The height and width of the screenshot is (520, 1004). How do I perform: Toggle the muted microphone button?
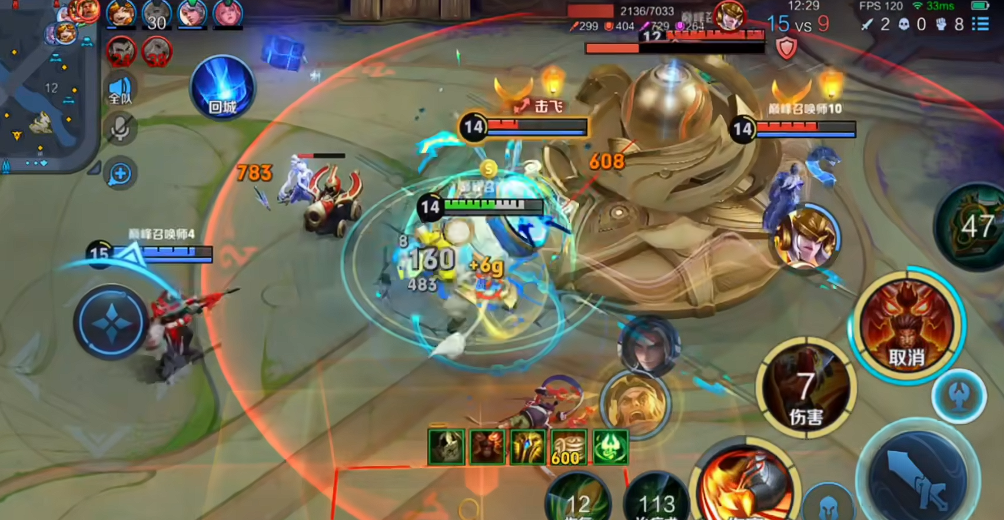tap(121, 129)
